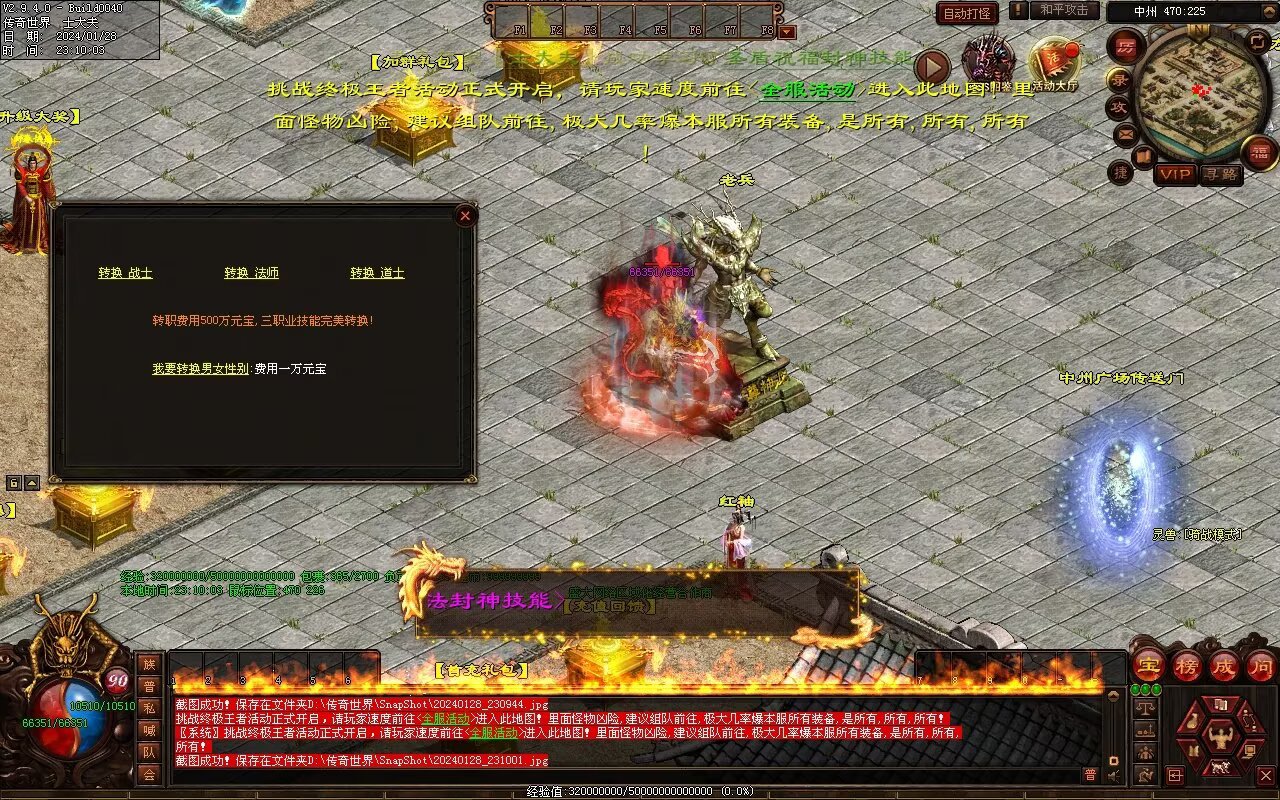The image size is (1280, 800).
Task: Open the VIP panel
Action: point(1175,174)
